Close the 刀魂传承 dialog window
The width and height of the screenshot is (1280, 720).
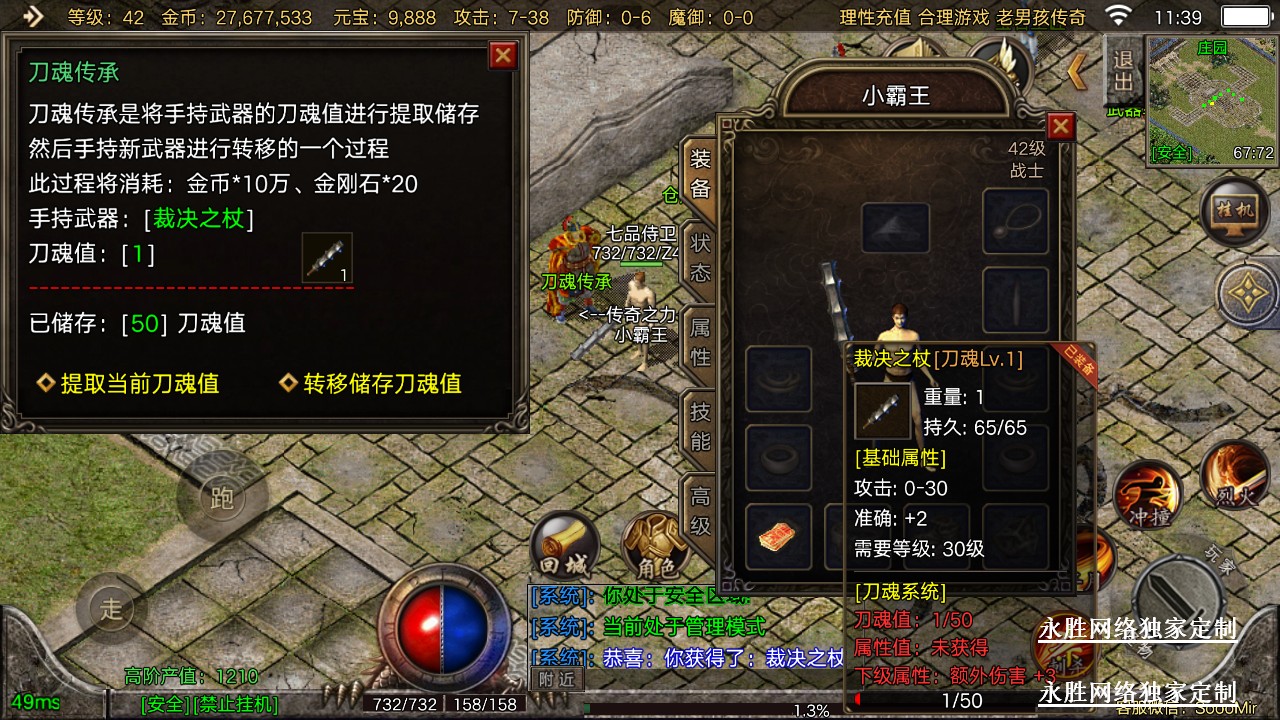[x=503, y=55]
